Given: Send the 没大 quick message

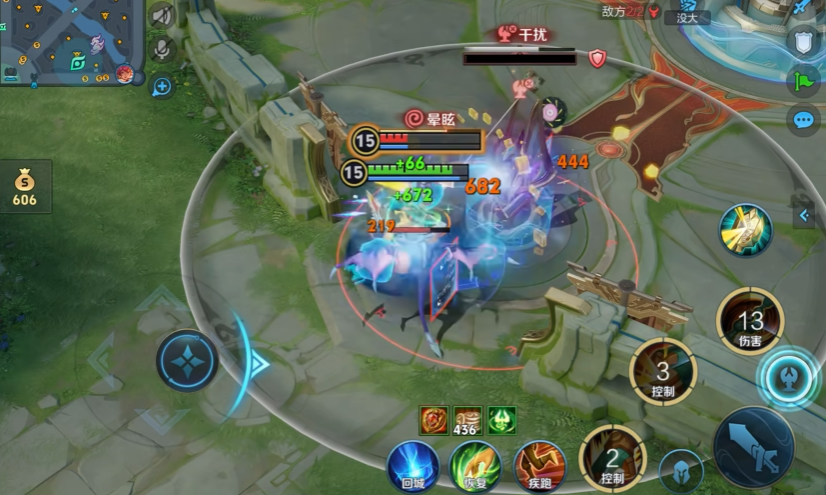Looking at the screenshot, I should pos(689,17).
